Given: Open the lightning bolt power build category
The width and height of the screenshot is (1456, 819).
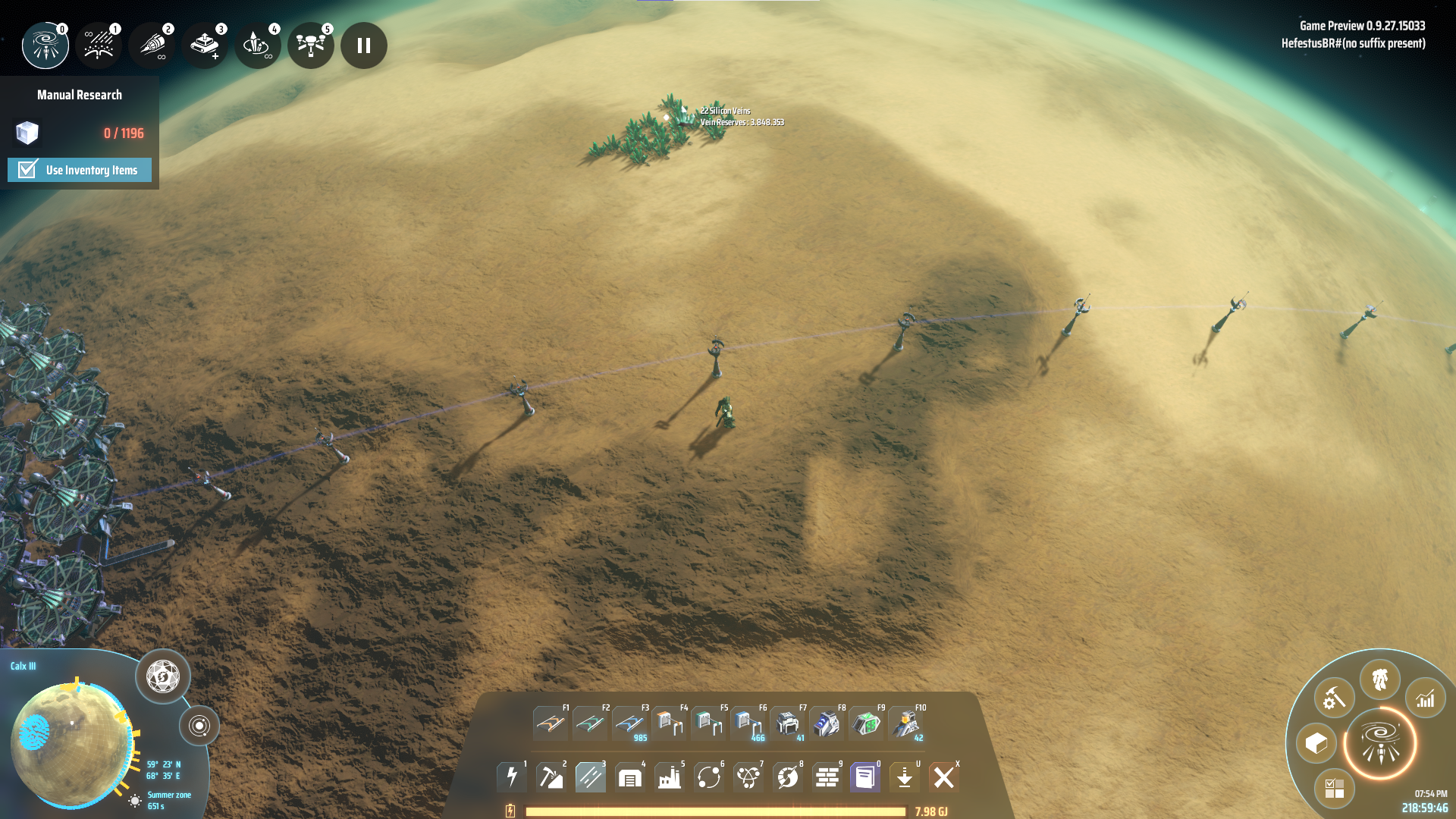Looking at the screenshot, I should coord(512,777).
